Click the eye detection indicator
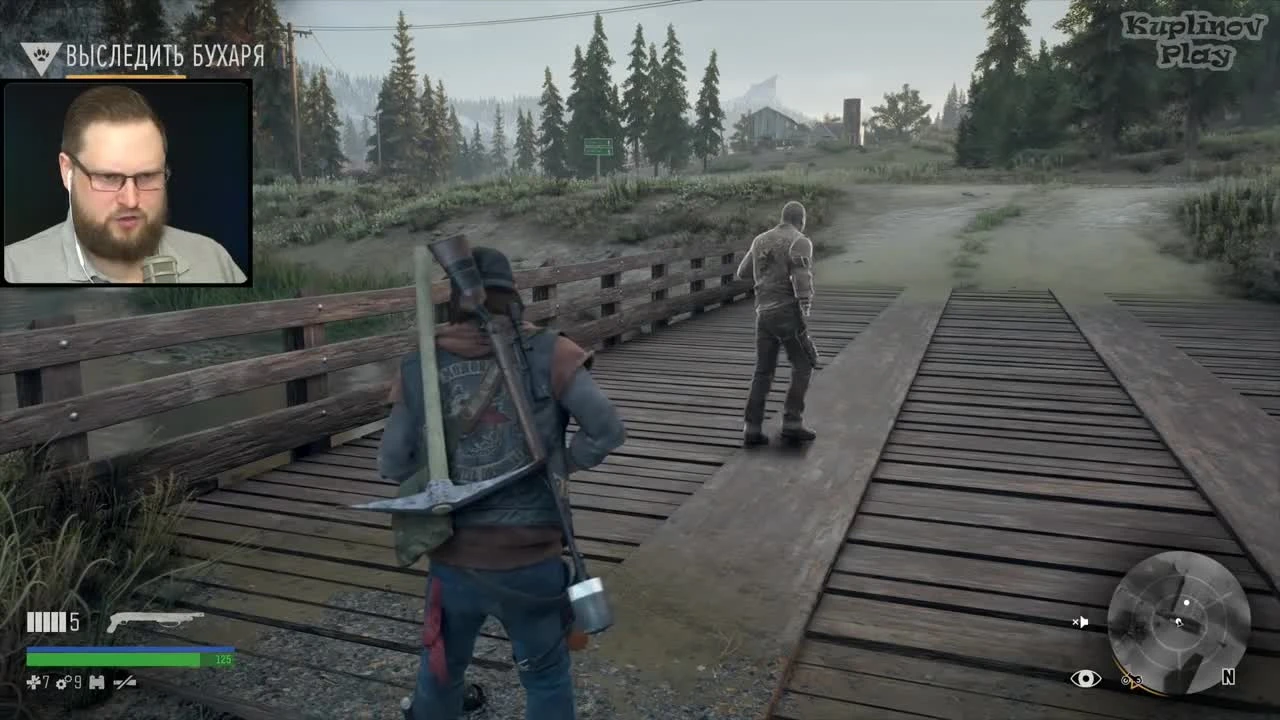This screenshot has width=1280, height=720. (1086, 678)
